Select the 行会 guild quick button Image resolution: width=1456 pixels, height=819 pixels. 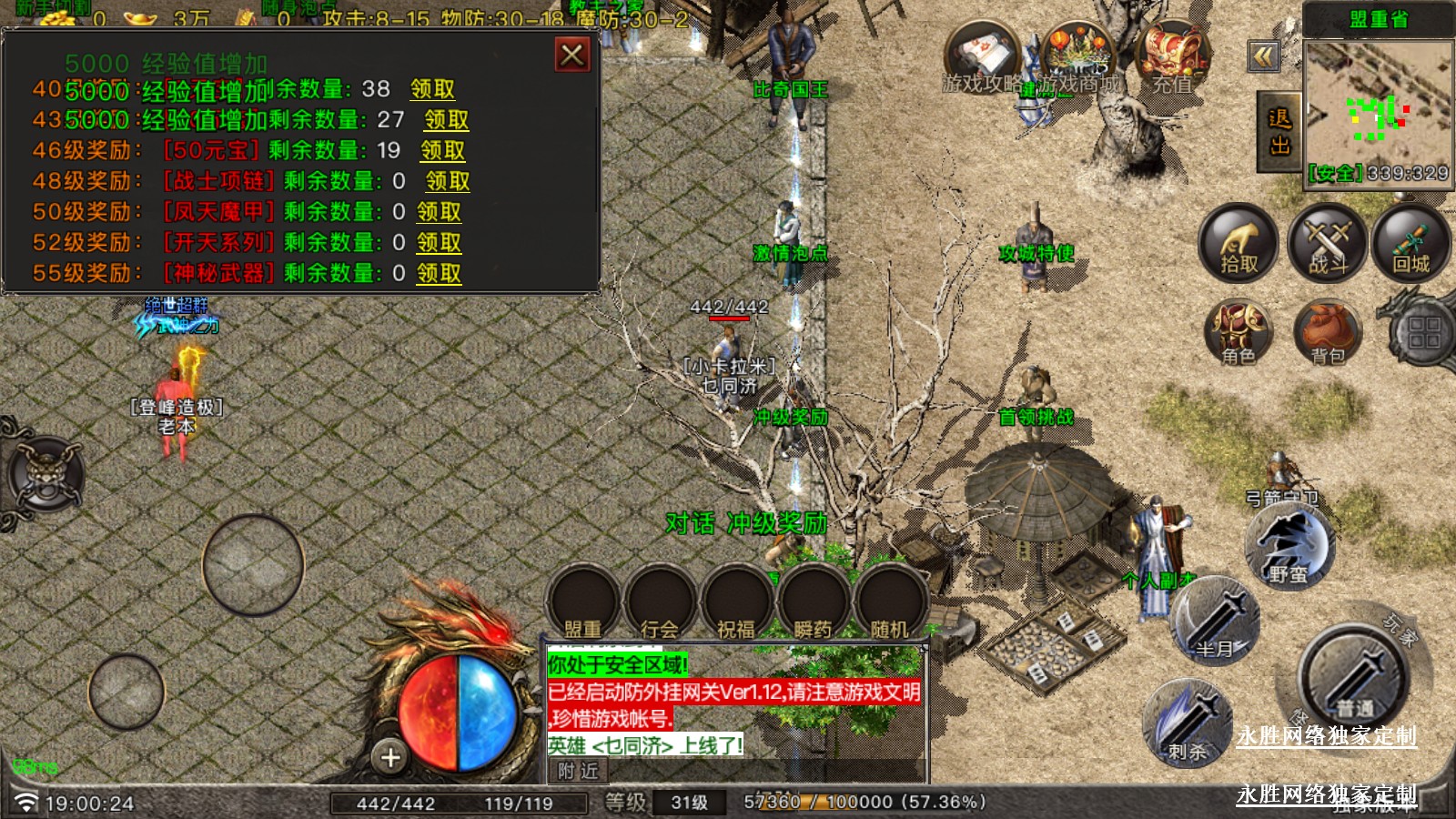[660, 603]
